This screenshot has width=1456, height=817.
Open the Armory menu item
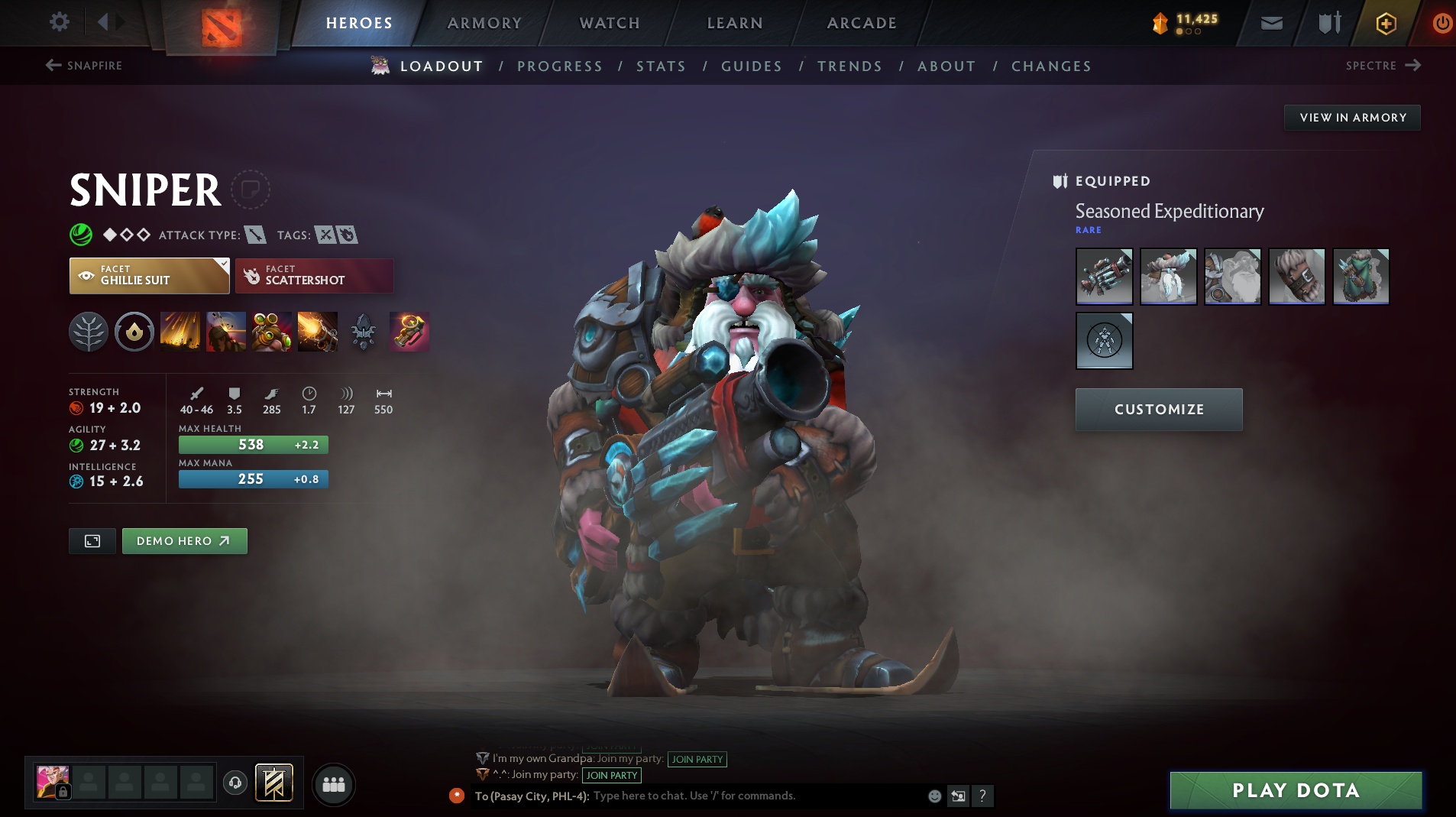pyautogui.click(x=484, y=23)
